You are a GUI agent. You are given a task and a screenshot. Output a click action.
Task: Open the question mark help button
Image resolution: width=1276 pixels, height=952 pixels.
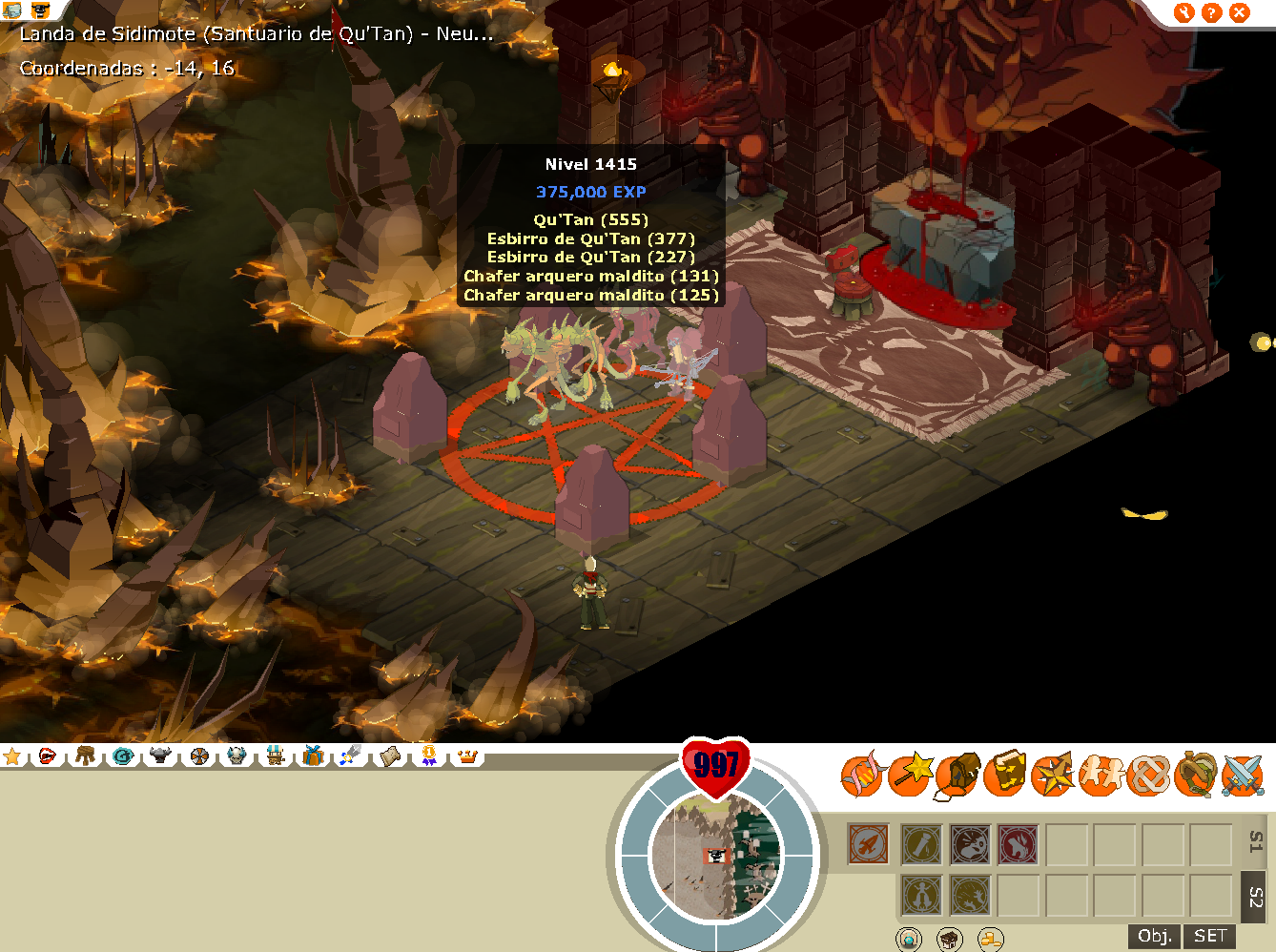[x=1211, y=12]
